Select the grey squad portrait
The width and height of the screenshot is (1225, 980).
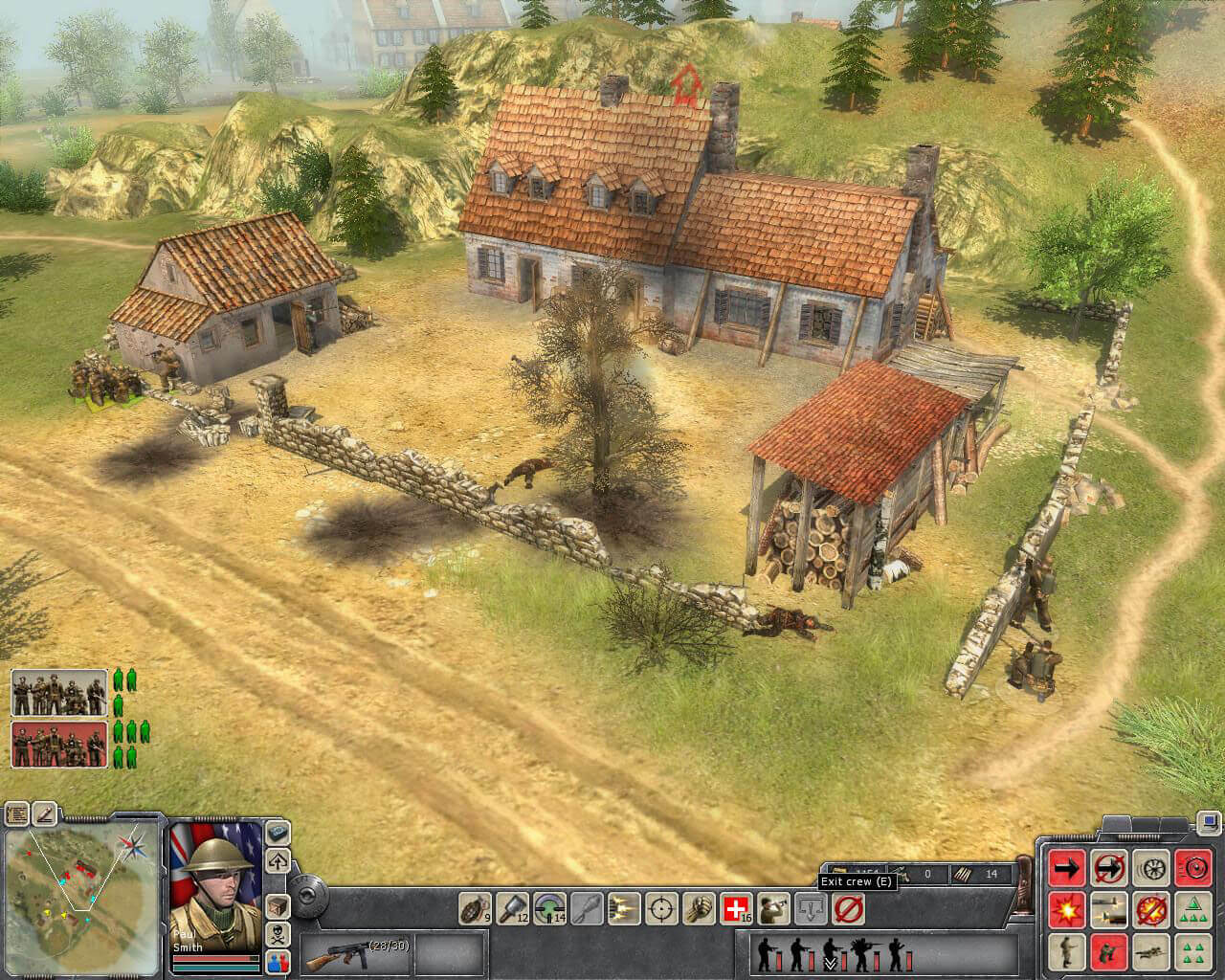(x=59, y=693)
